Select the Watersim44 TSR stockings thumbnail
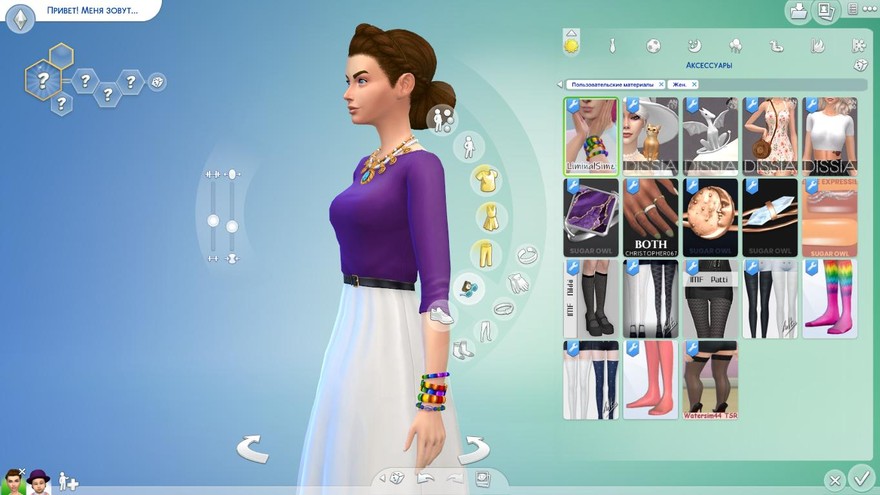This screenshot has height=495, width=880. (710, 380)
